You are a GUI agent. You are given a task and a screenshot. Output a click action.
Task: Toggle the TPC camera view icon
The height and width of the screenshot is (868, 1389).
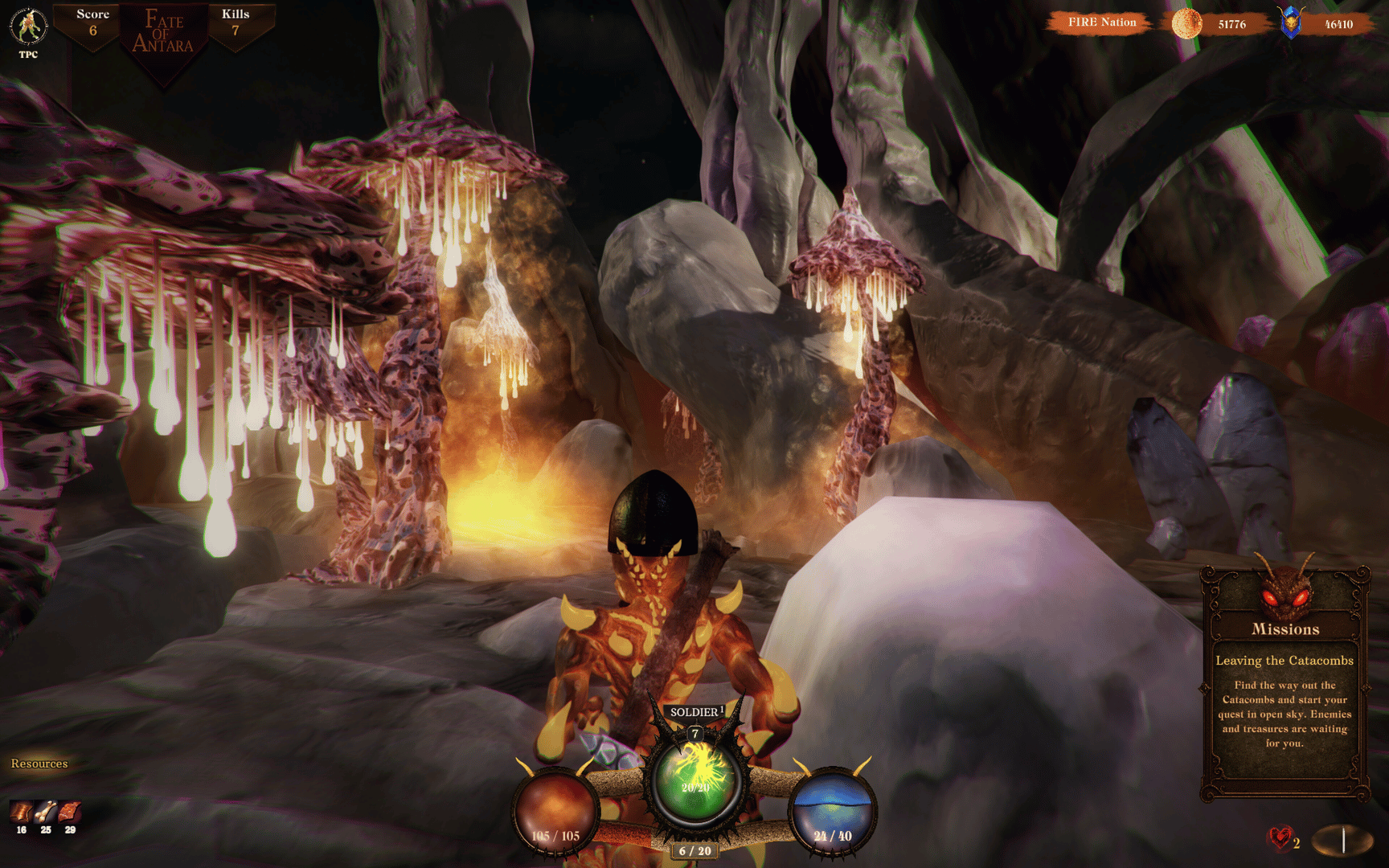click(x=28, y=27)
